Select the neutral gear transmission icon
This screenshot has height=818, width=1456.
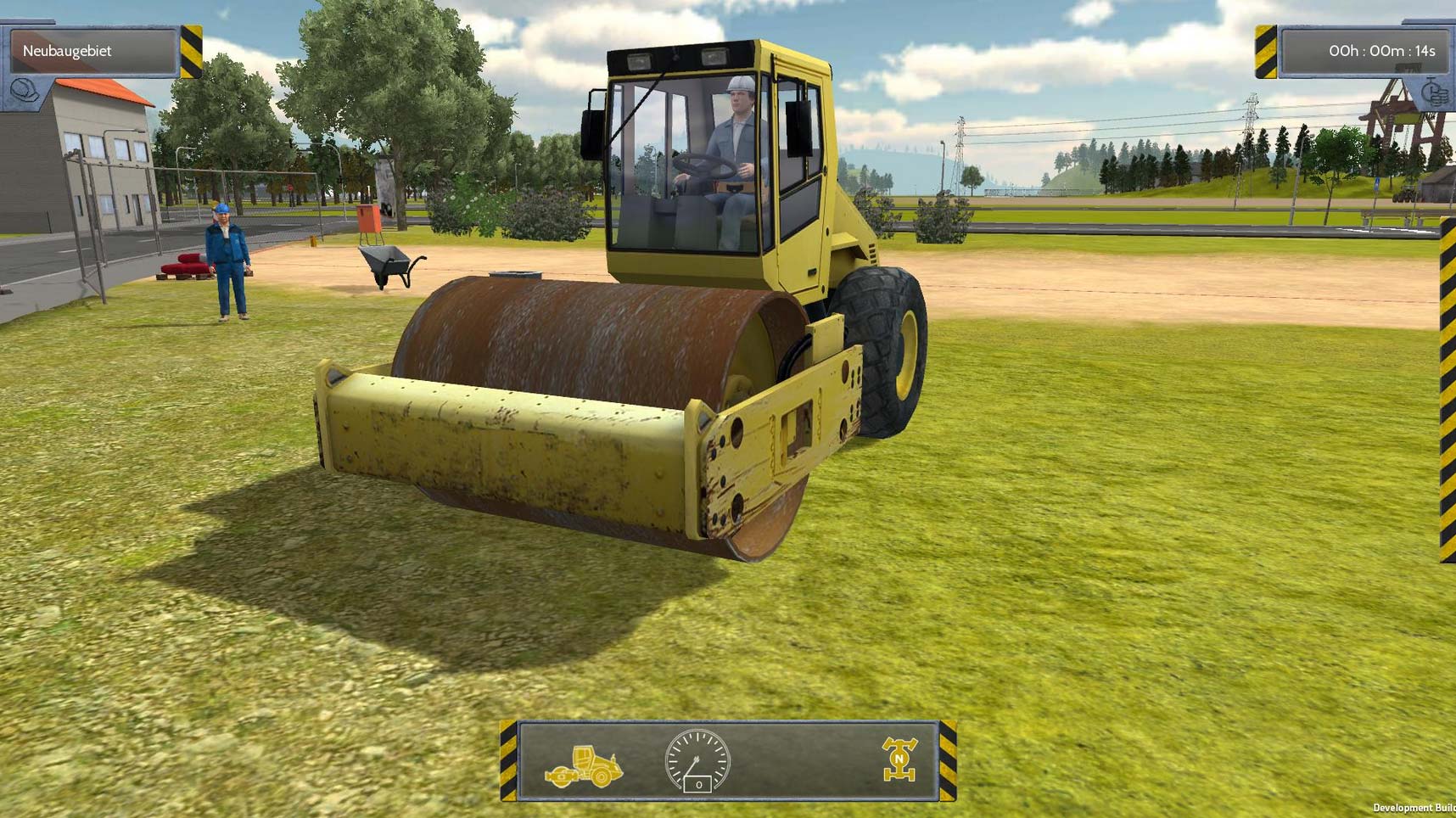point(899,759)
